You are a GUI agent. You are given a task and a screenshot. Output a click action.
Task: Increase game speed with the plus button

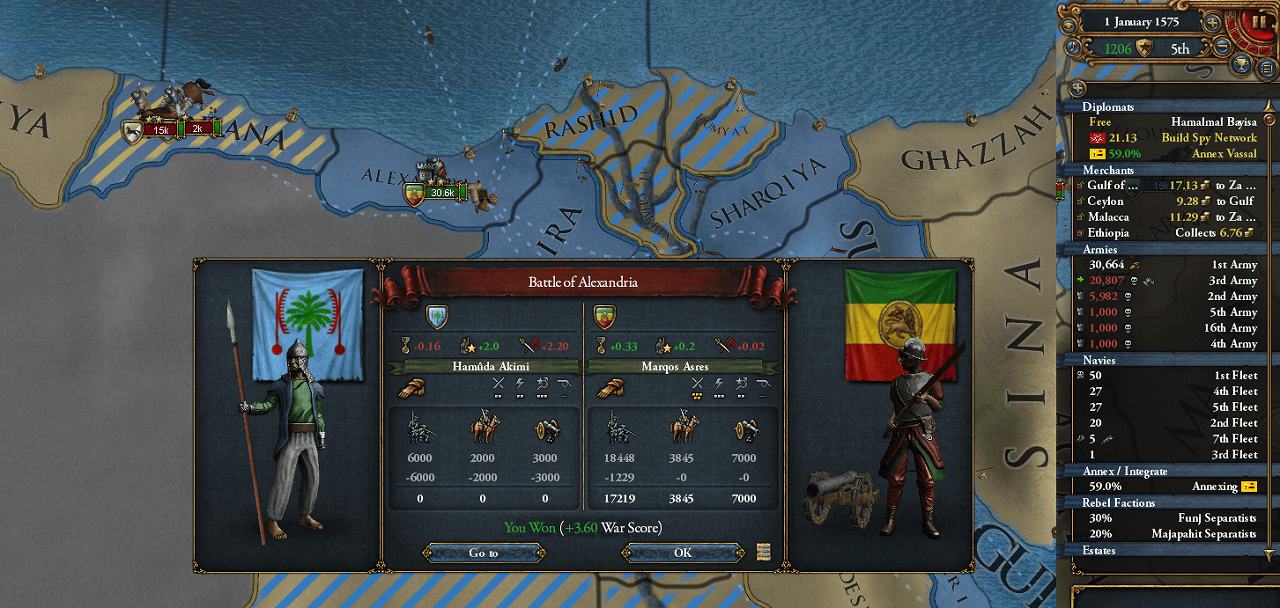[1211, 21]
